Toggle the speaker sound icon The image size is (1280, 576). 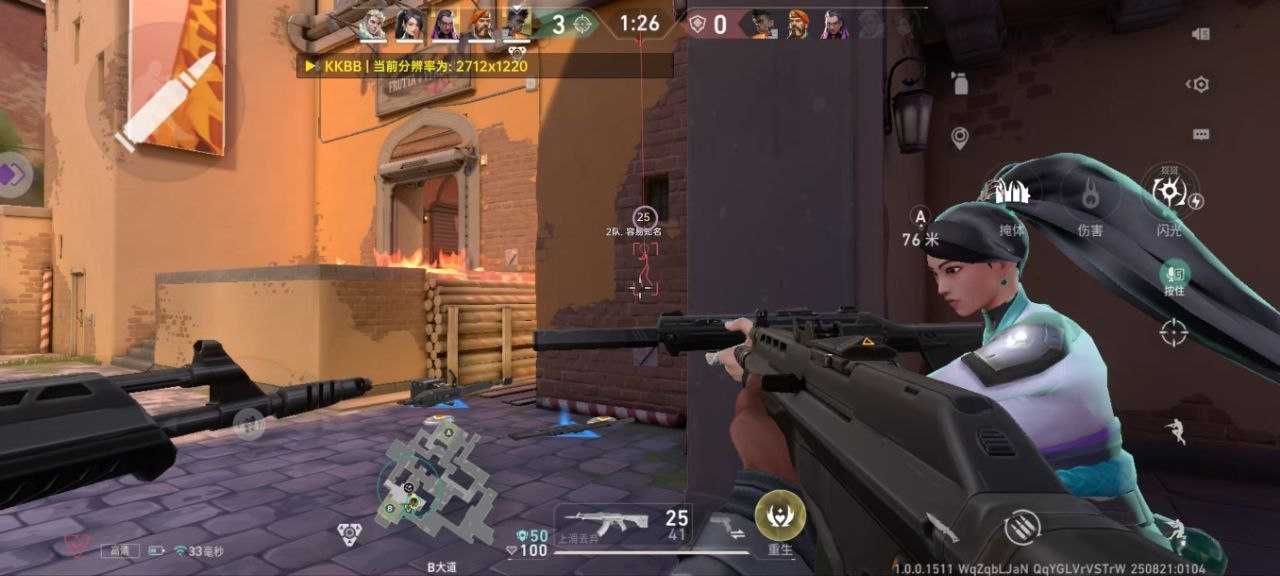1201,34
